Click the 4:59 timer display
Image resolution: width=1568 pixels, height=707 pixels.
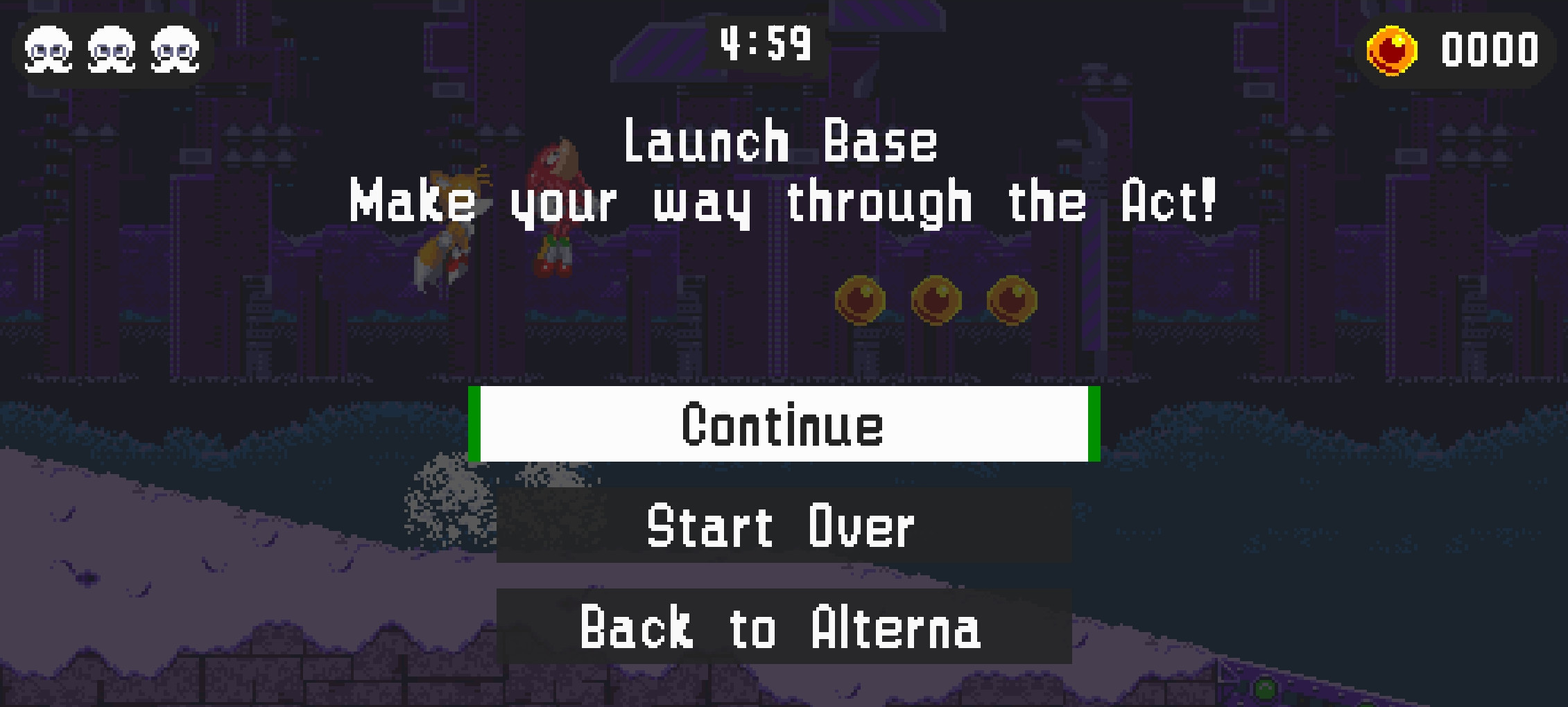point(765,43)
